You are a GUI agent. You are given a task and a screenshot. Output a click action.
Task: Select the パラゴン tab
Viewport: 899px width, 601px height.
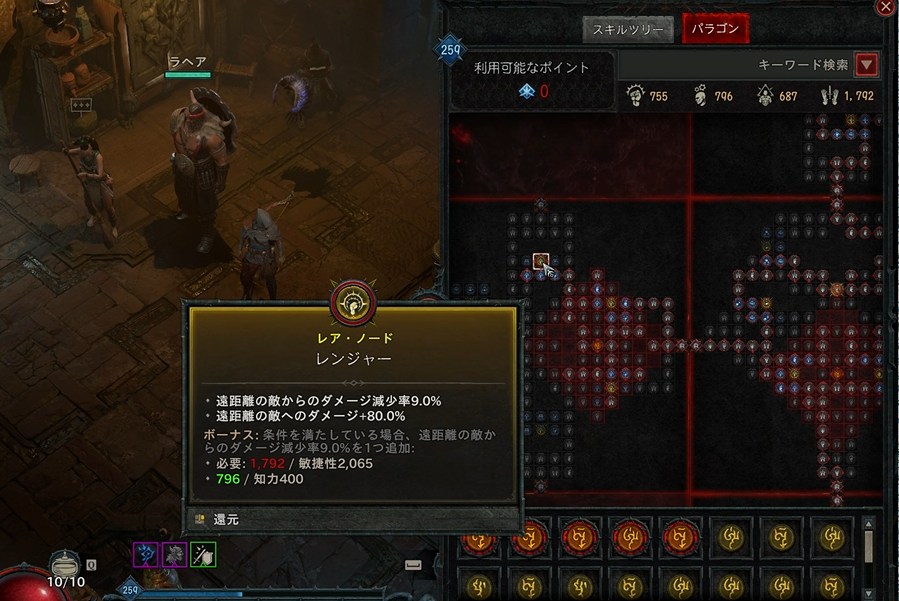[714, 29]
